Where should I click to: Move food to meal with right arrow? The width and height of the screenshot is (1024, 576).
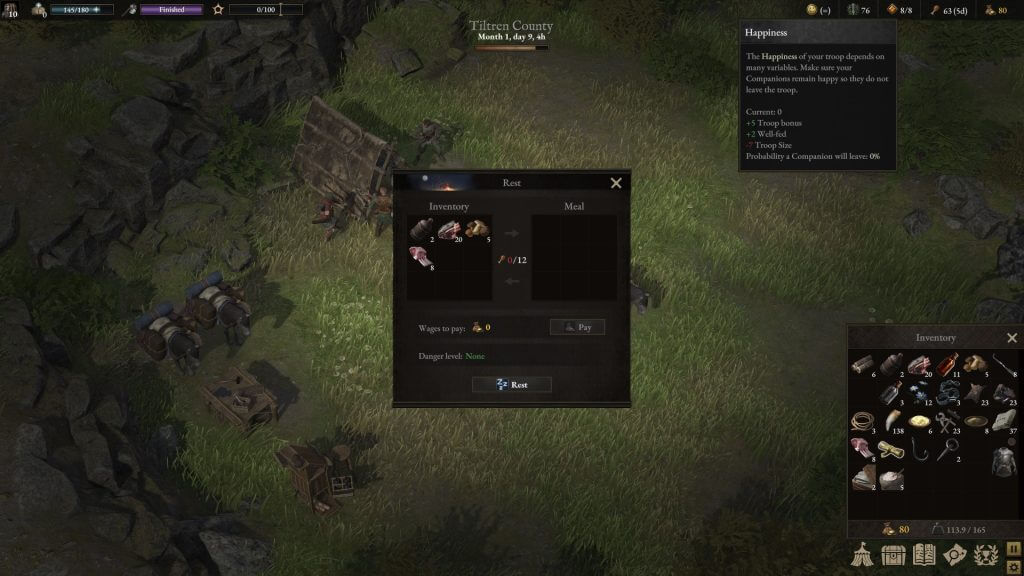512,234
